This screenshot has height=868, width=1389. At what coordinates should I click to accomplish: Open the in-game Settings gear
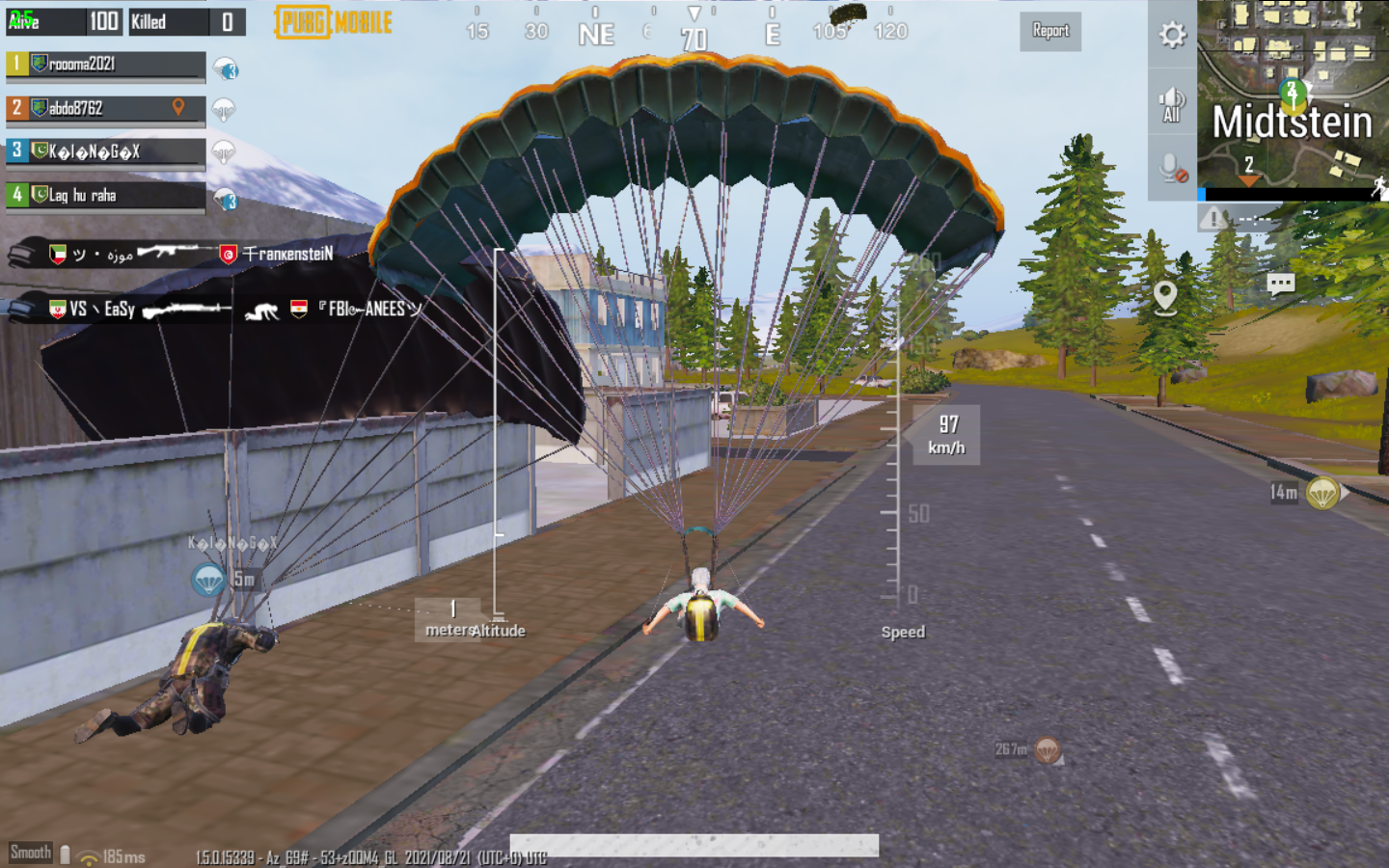click(1172, 34)
